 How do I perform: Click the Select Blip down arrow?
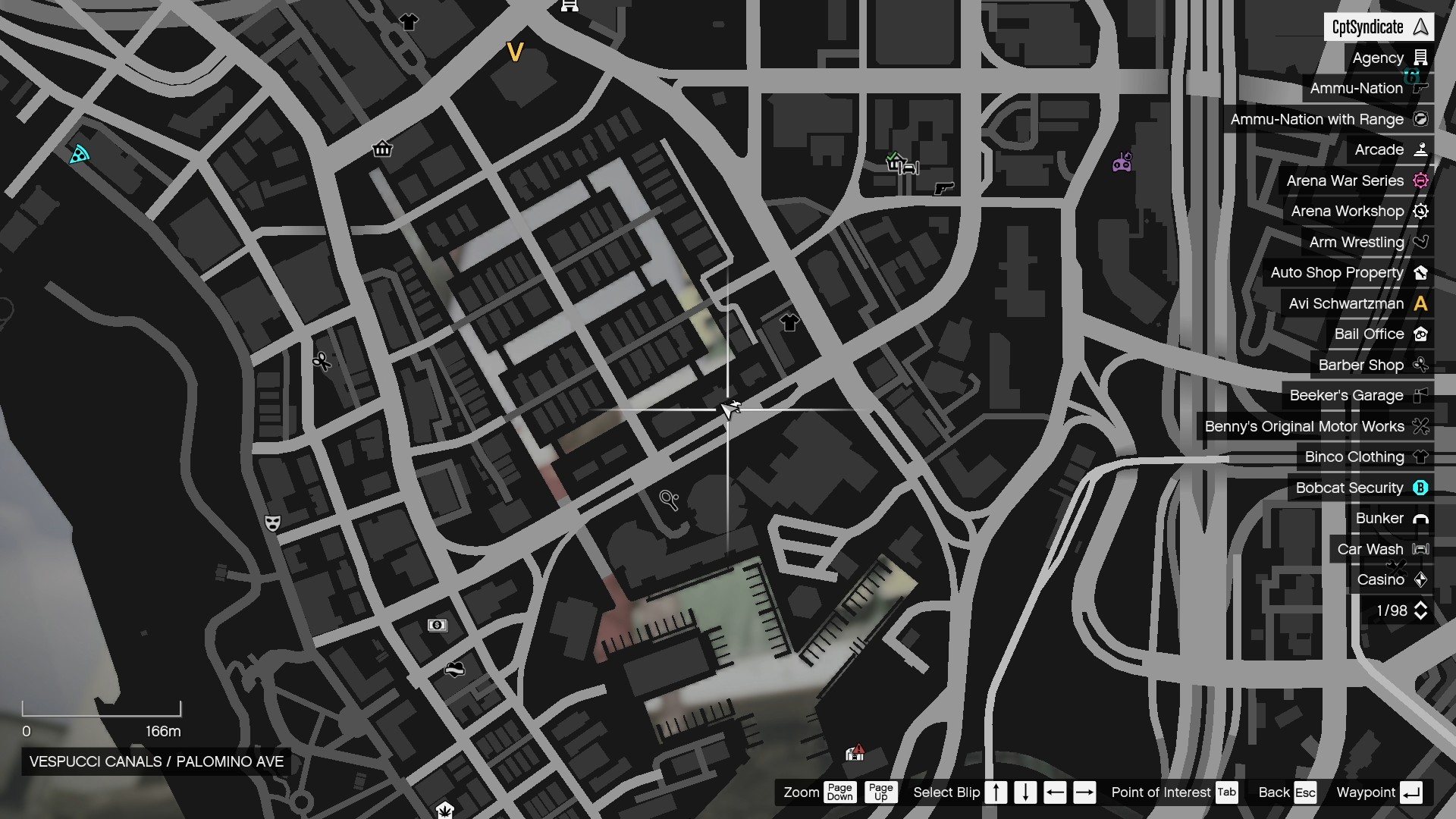tap(1025, 792)
